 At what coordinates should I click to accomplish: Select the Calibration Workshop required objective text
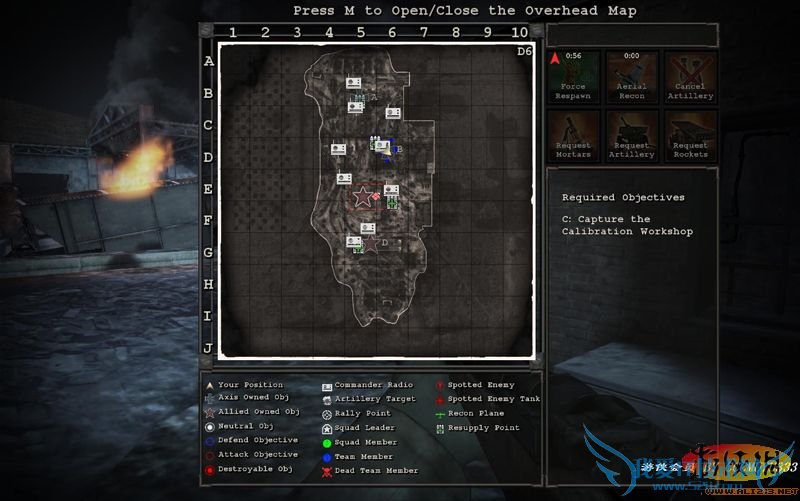click(627, 225)
